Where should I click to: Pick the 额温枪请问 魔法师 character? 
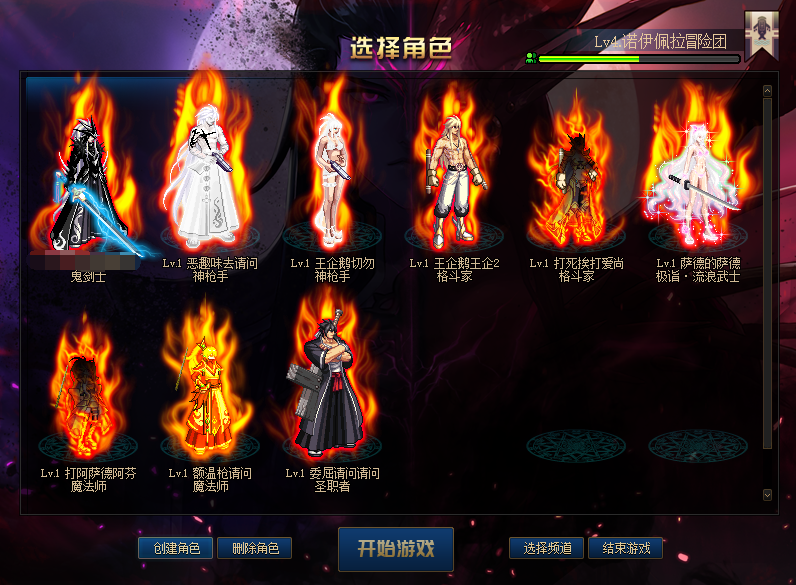click(x=210, y=390)
